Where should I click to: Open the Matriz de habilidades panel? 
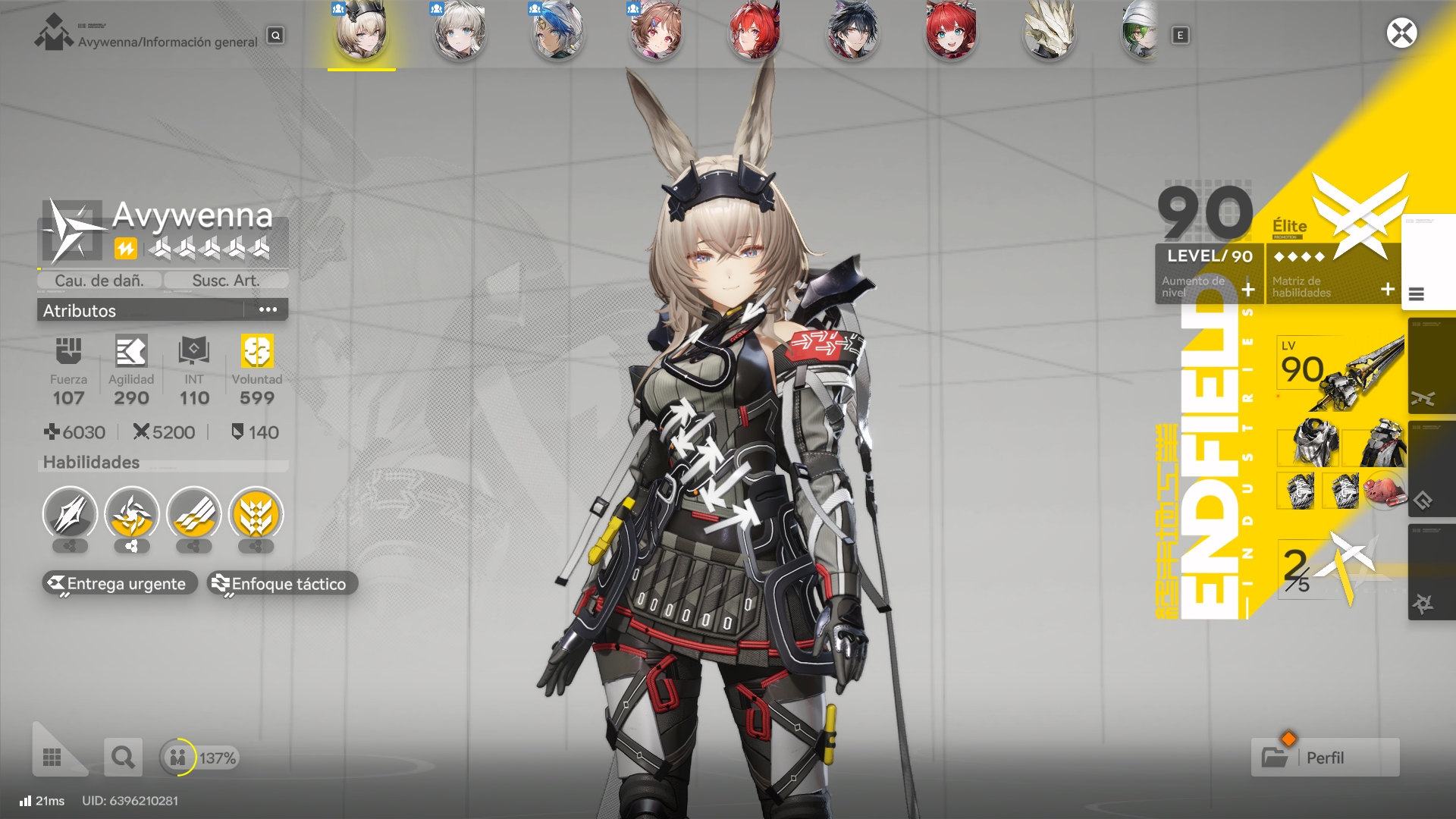[x=1333, y=286]
